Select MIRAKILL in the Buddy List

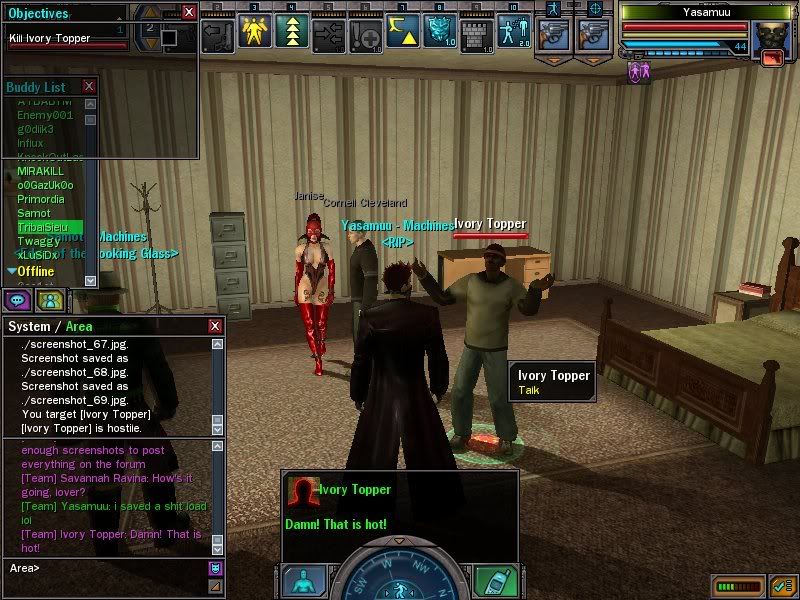[x=40, y=171]
